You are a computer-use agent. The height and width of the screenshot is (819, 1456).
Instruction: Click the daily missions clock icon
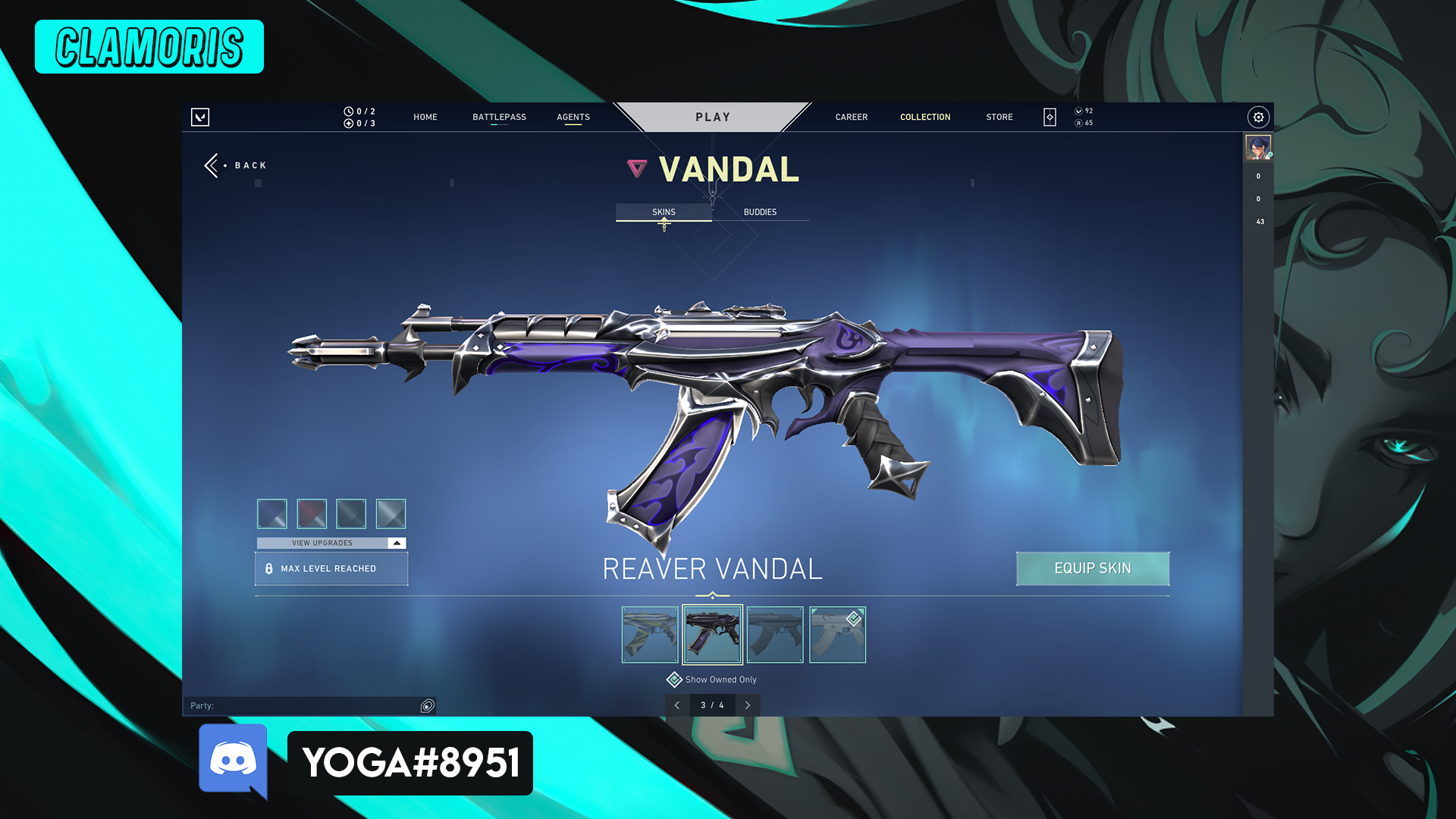pos(347,111)
